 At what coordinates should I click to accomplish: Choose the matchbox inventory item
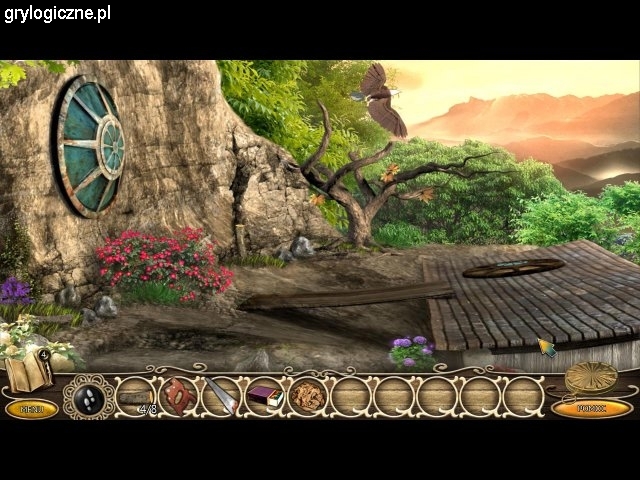[x=264, y=396]
